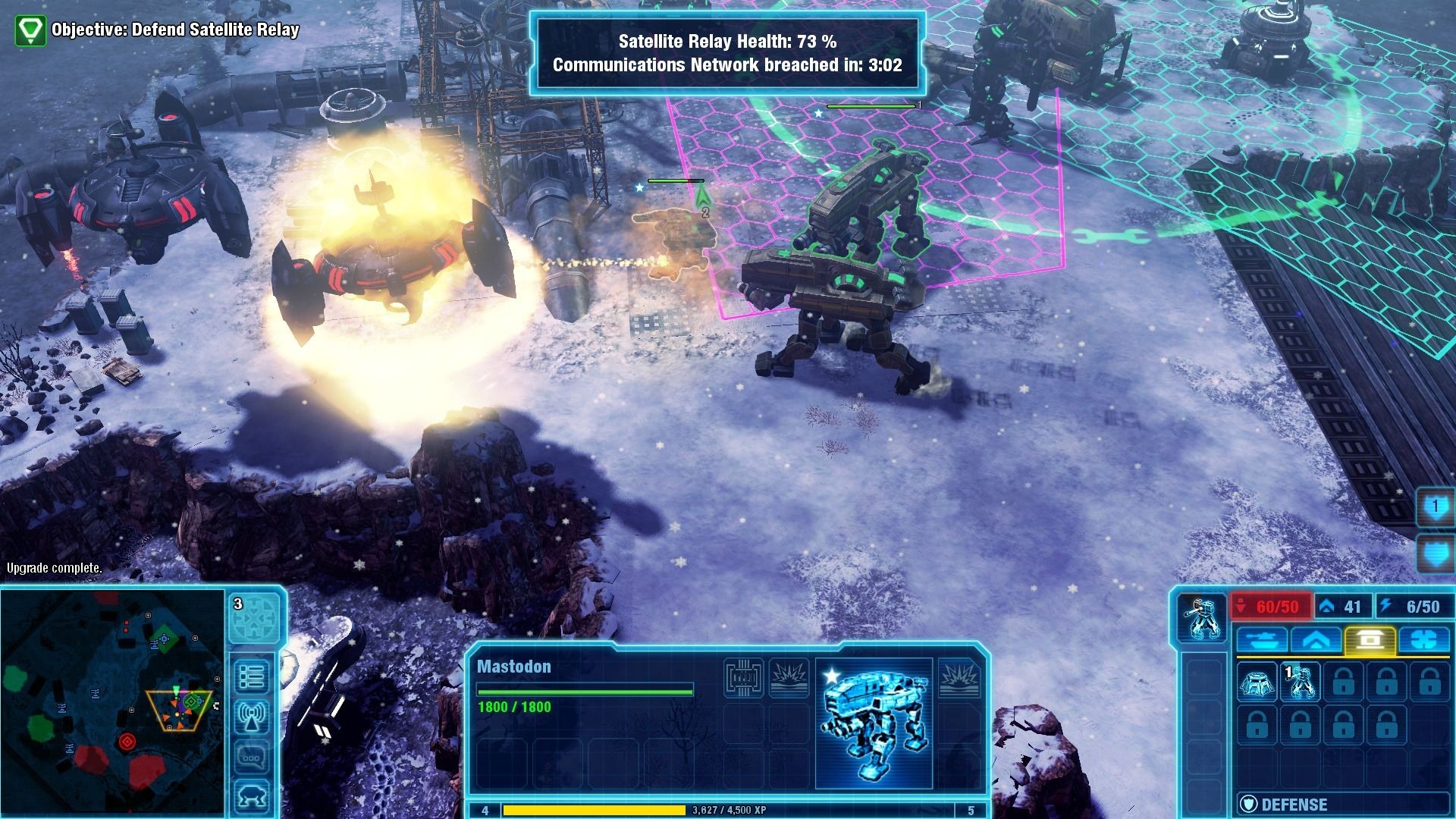
Task: Click the walker unit button under chat
Action: (252, 795)
